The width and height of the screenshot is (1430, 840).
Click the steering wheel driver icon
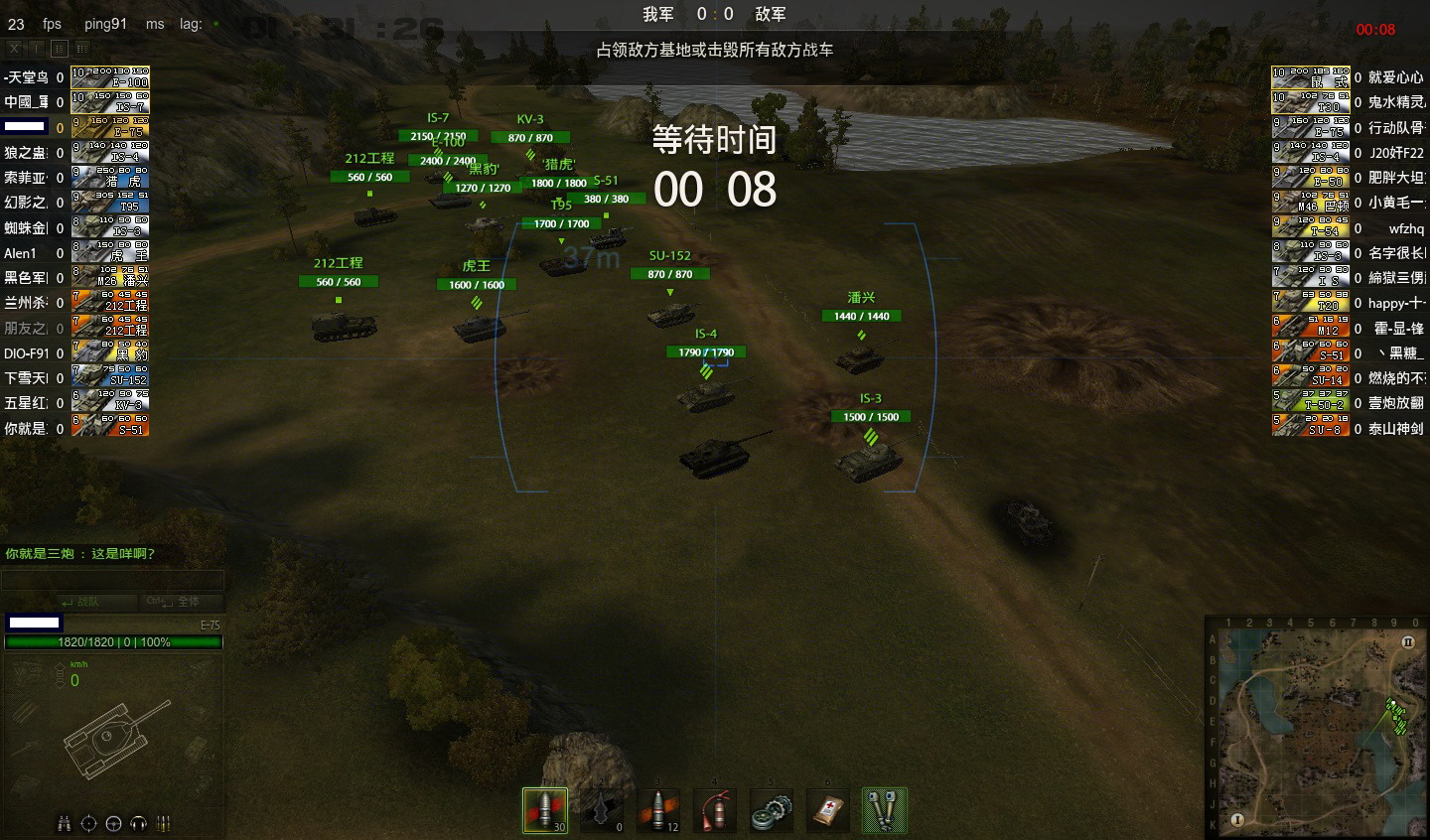pyautogui.click(x=113, y=823)
